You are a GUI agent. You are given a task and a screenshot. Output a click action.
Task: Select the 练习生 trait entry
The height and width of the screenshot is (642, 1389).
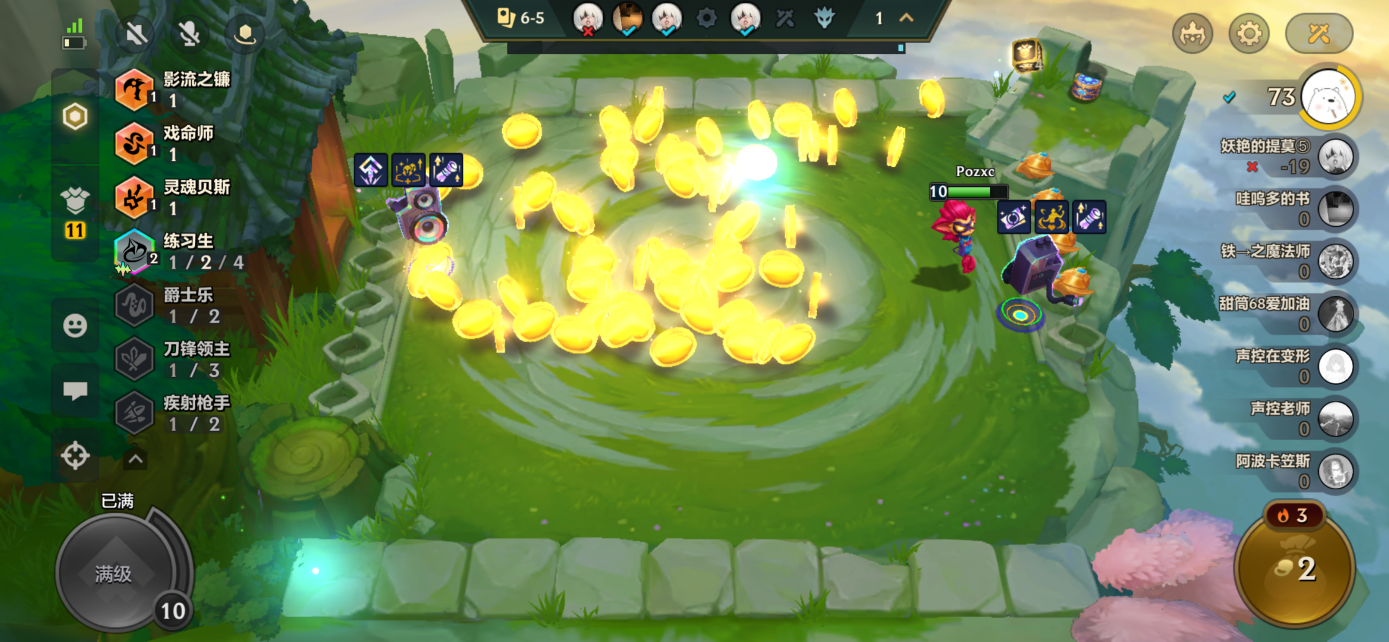pos(180,251)
